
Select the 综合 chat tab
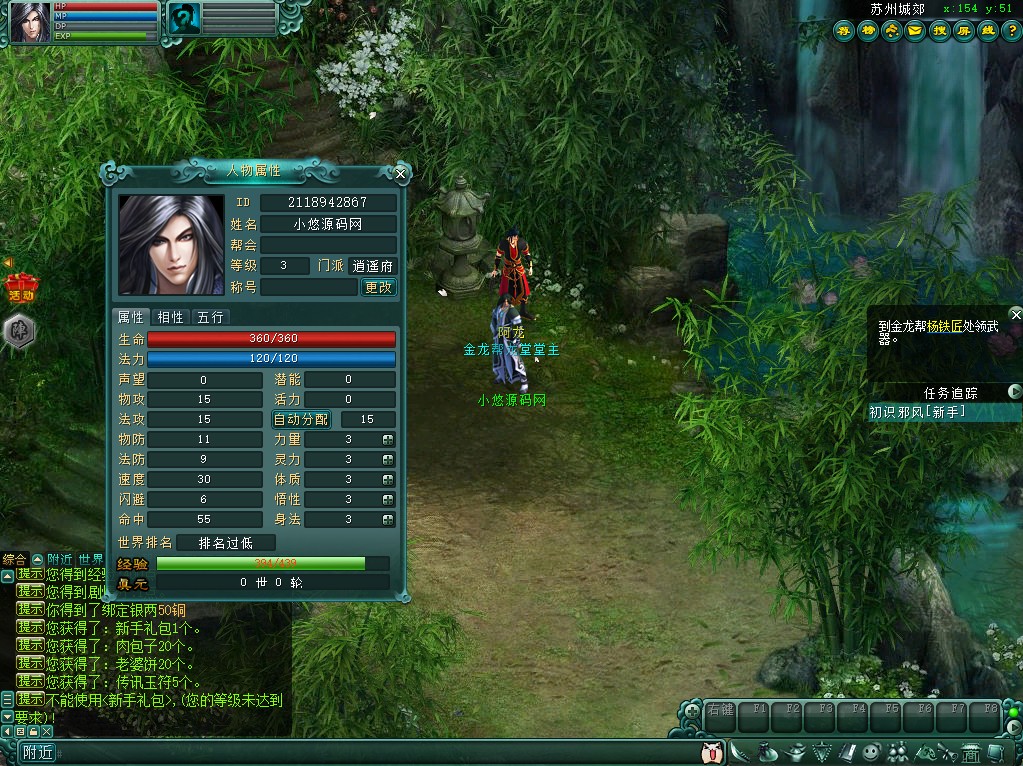[14, 559]
